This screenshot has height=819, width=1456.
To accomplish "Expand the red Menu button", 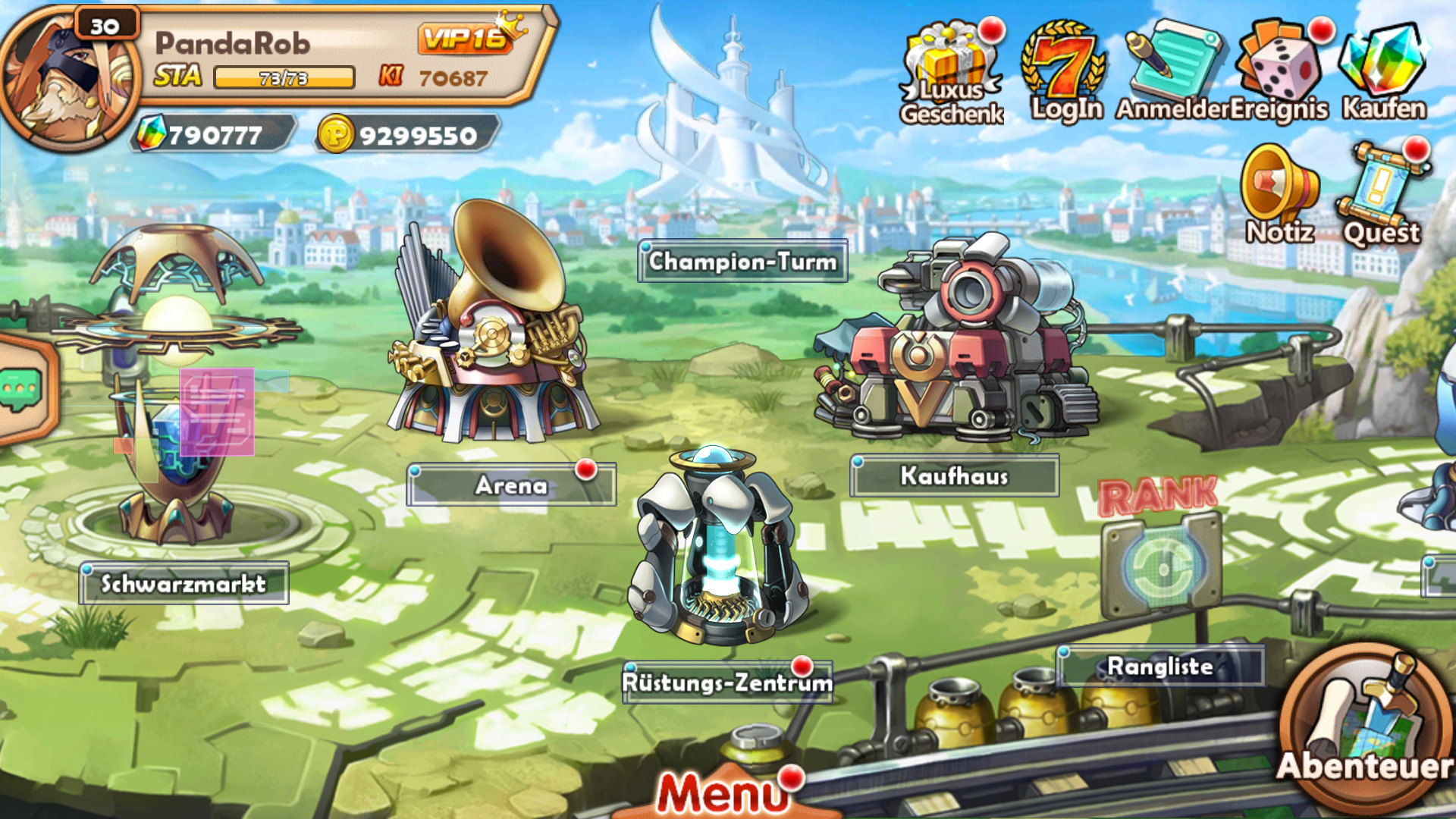I will click(722, 792).
